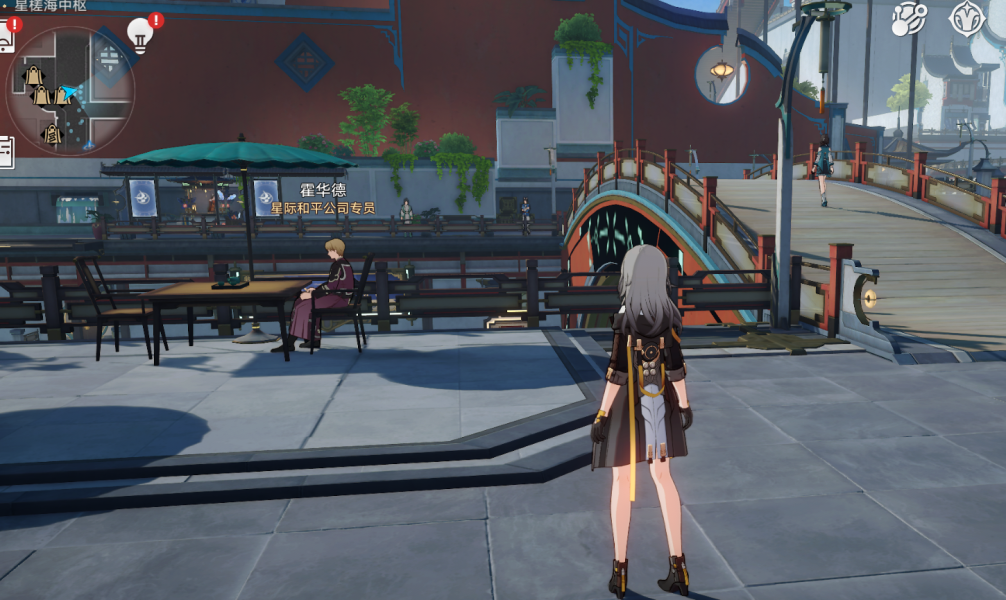Open the lightbulb tutorial hints icon
The width and height of the screenshot is (1006, 600).
(140, 35)
